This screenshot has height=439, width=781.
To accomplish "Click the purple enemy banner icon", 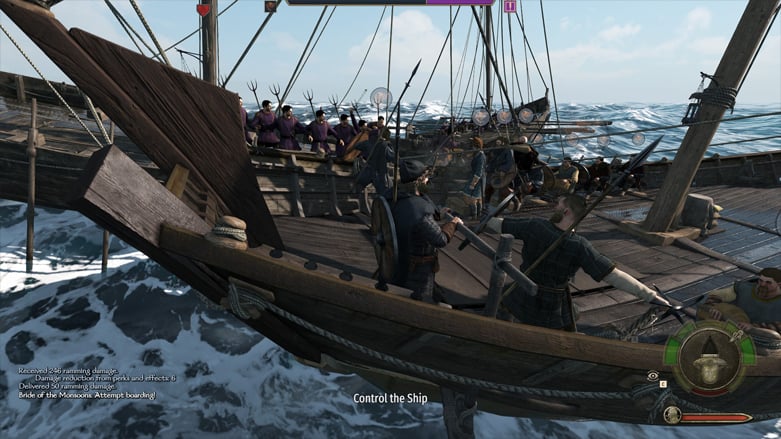I will point(510,6).
